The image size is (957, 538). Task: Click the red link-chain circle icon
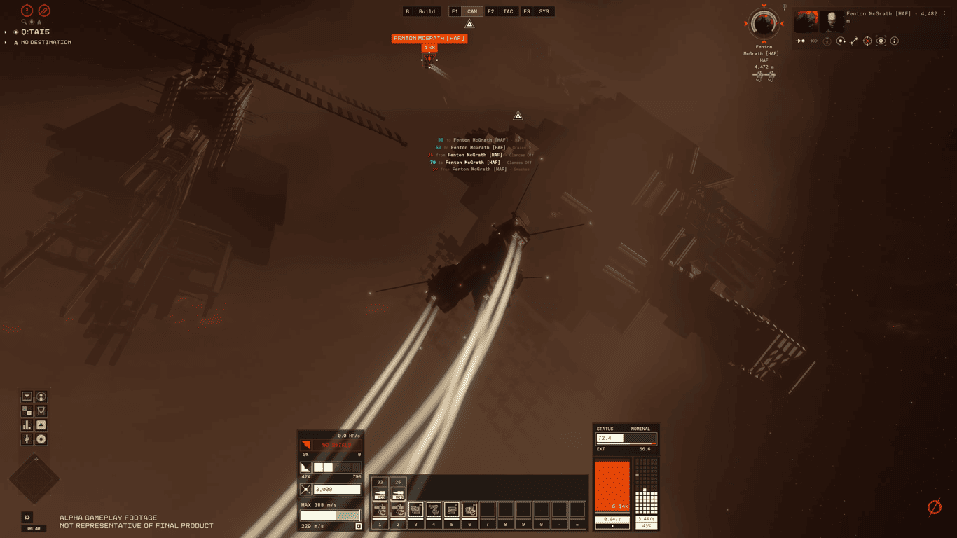(44, 11)
